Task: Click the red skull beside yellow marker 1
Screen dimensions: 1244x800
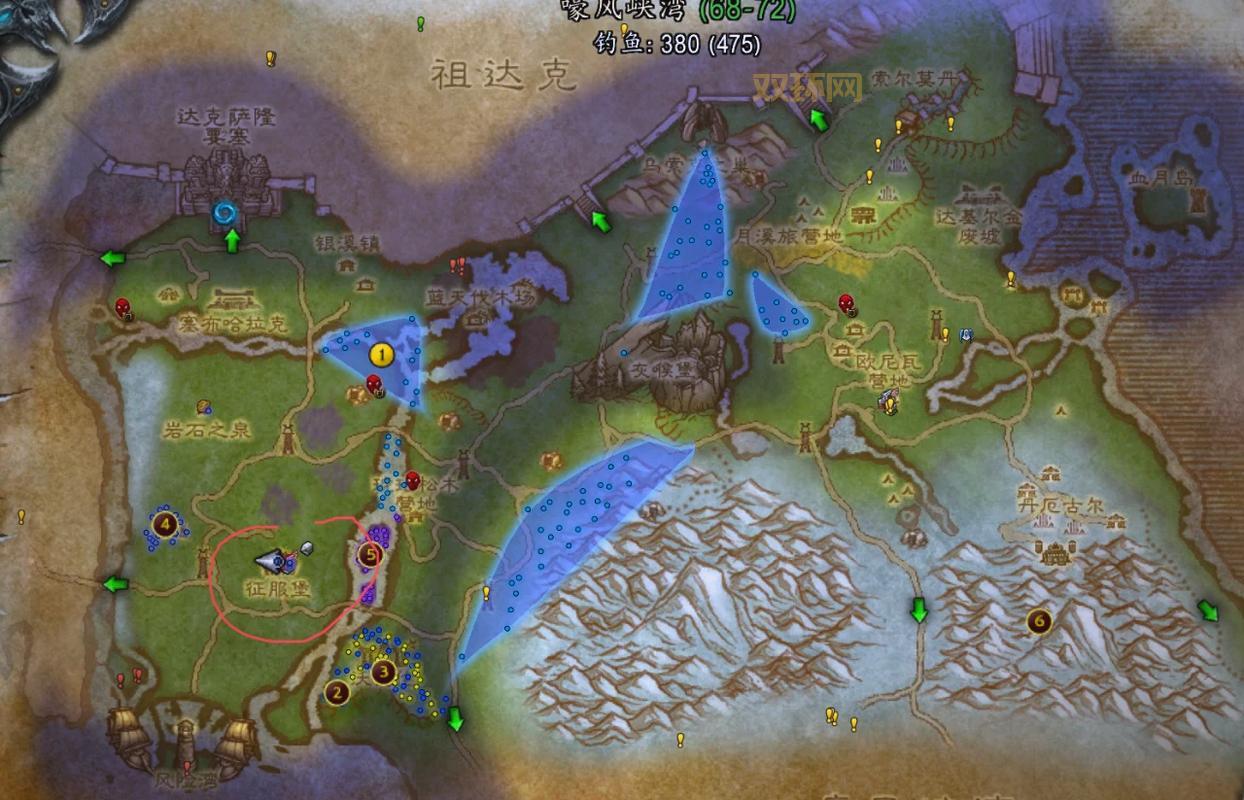Action: coord(374,383)
